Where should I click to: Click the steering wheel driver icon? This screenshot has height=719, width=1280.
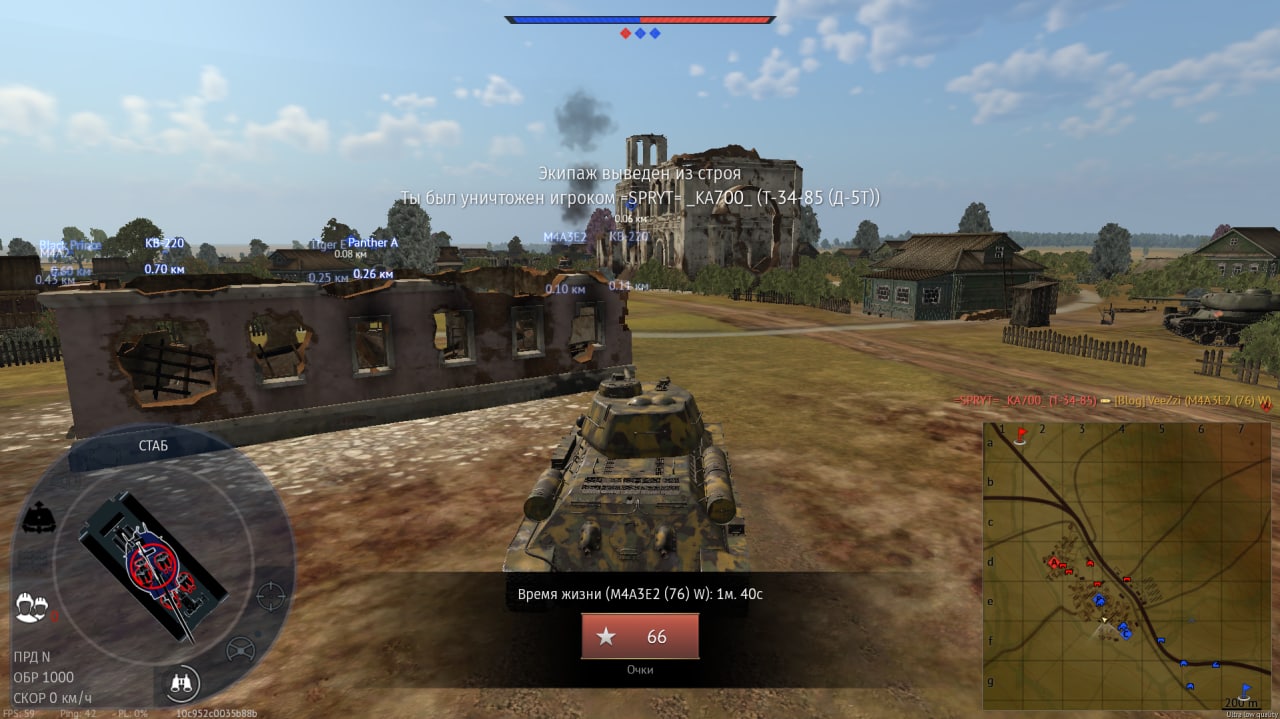click(240, 650)
